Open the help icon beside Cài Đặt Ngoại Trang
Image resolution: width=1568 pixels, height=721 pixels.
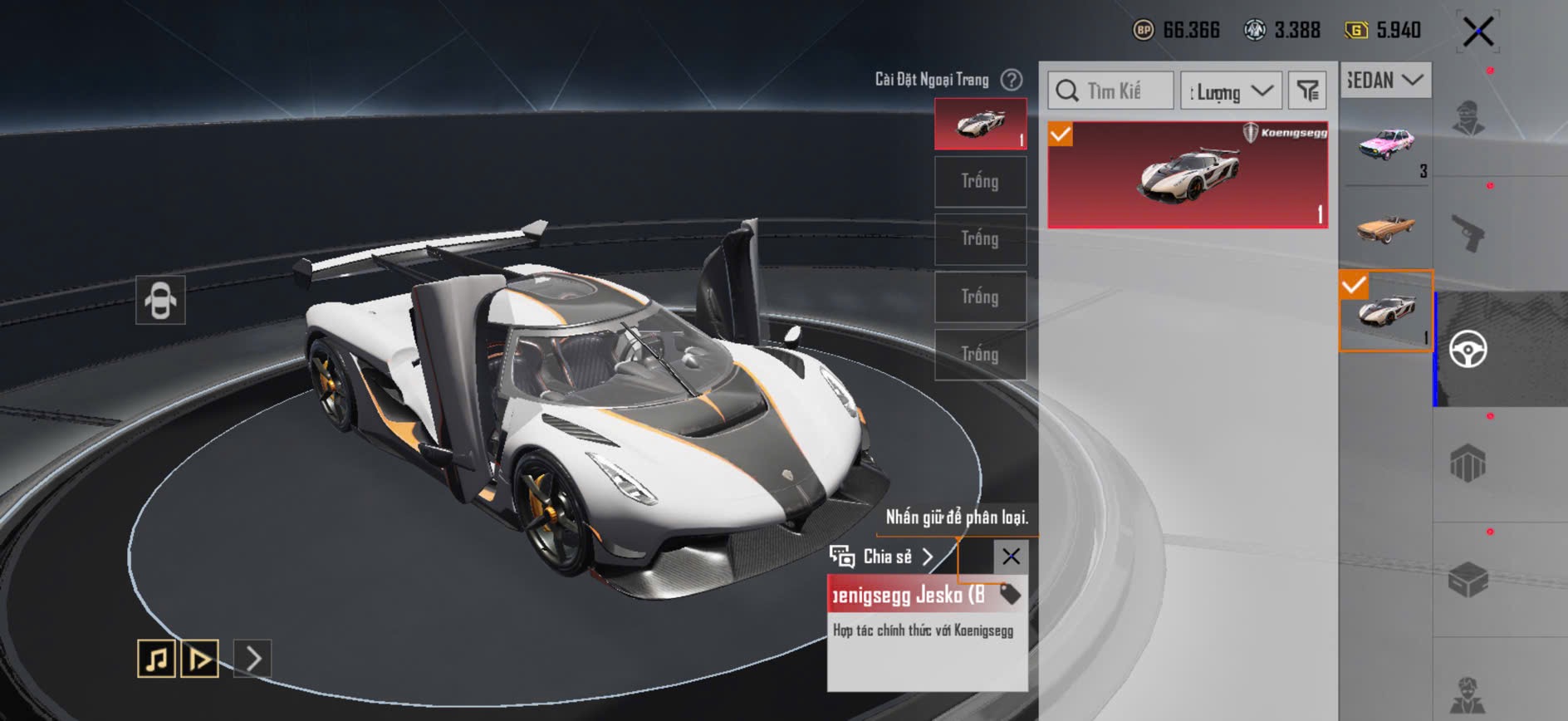pos(1011,80)
